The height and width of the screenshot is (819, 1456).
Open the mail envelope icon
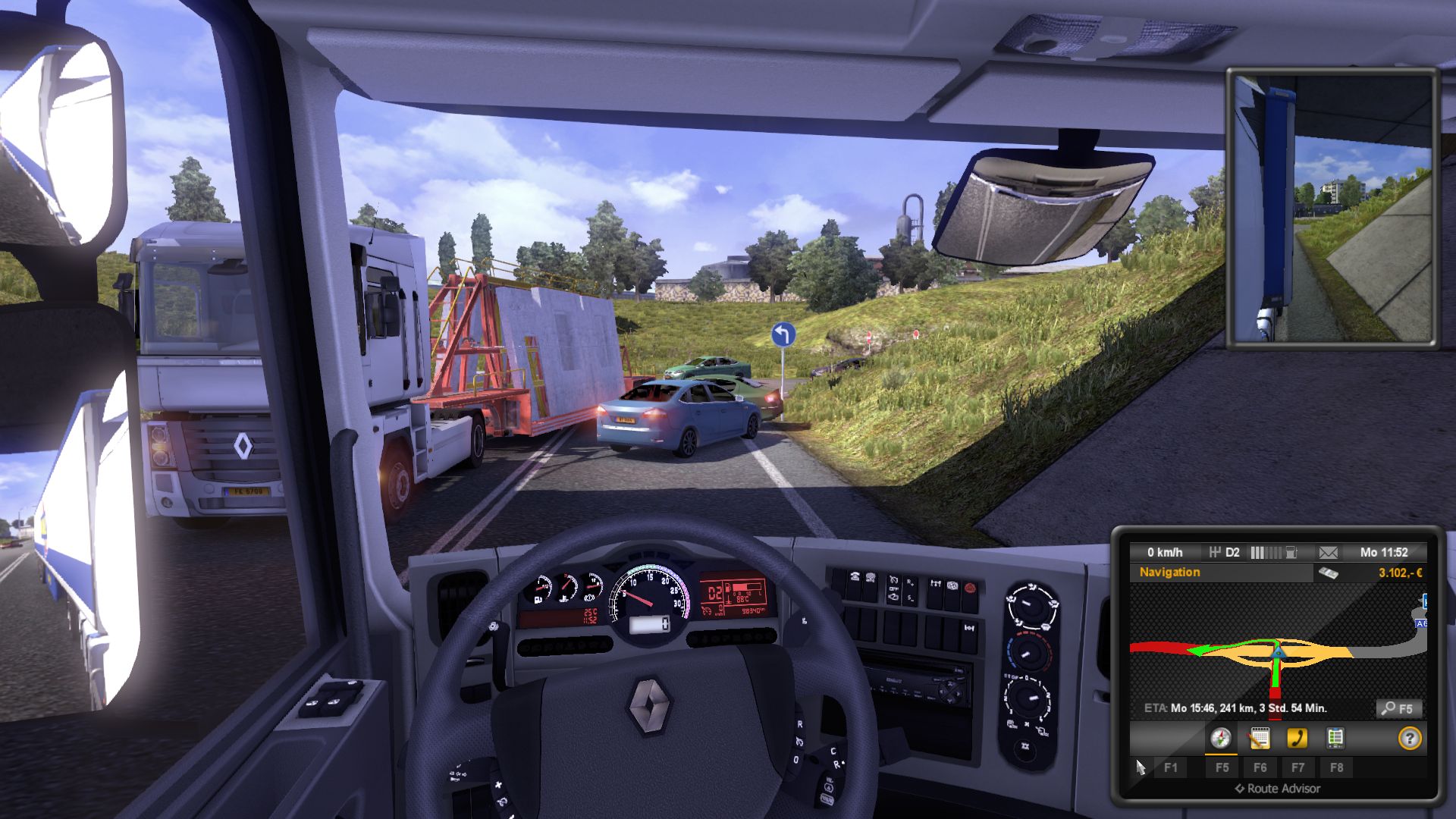click(x=1328, y=553)
